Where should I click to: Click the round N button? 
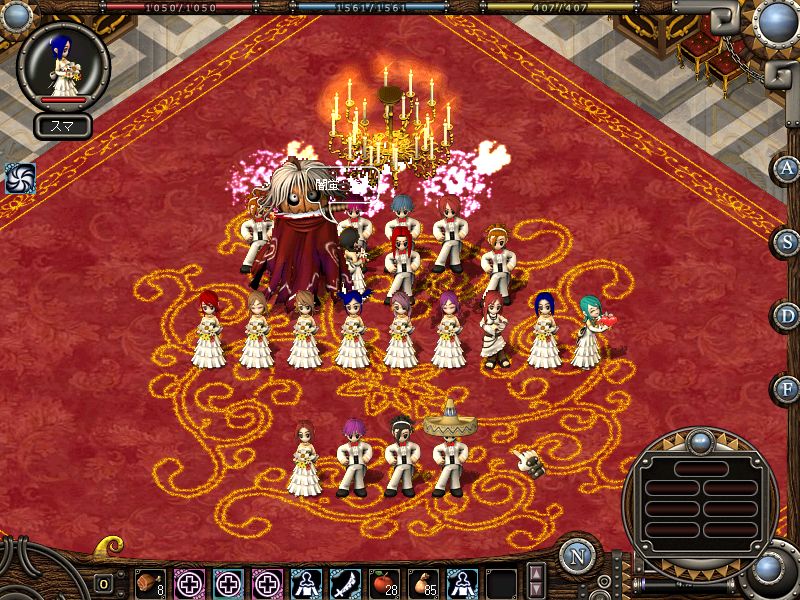(576, 557)
